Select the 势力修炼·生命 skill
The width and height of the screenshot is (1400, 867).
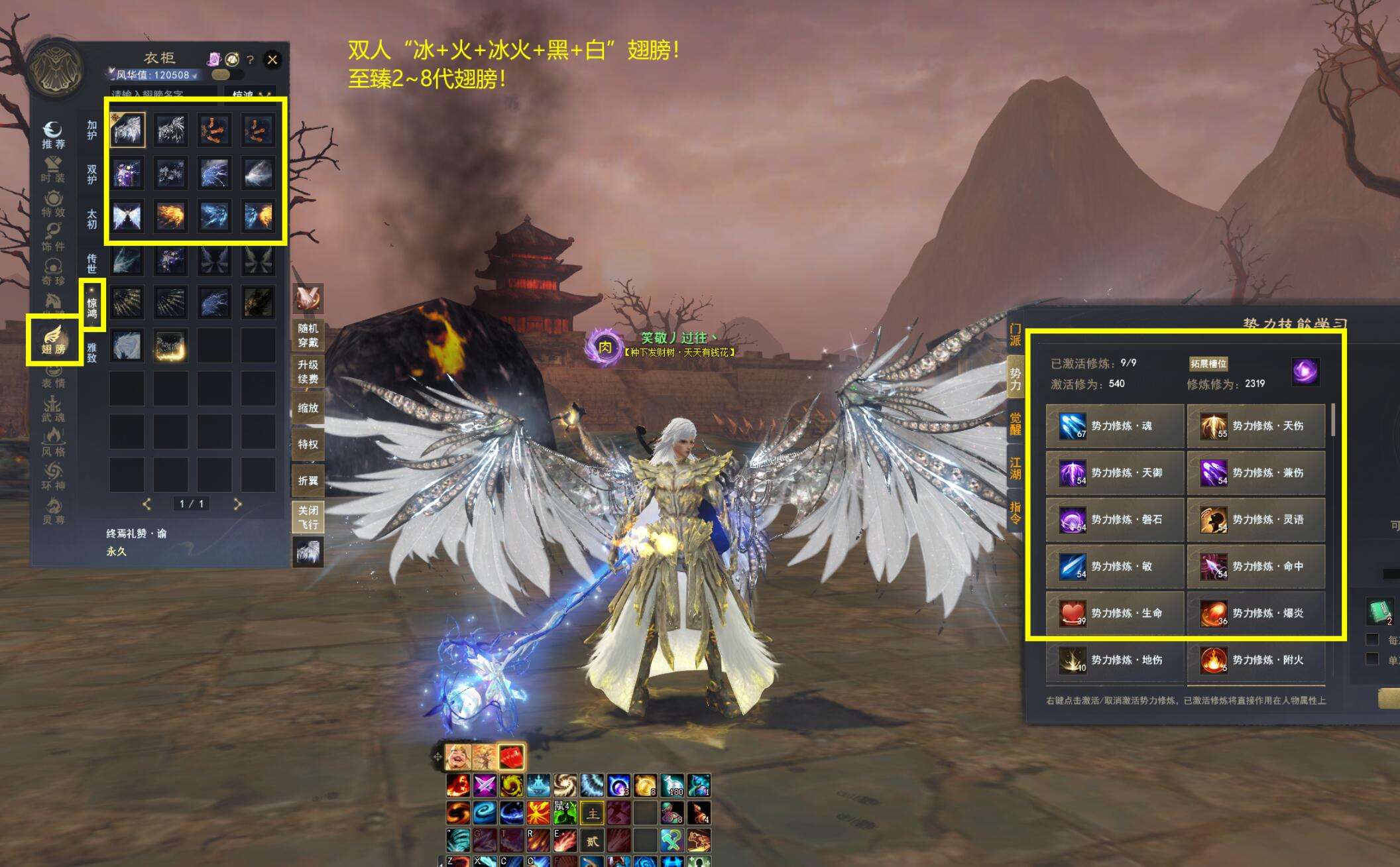tap(1115, 613)
